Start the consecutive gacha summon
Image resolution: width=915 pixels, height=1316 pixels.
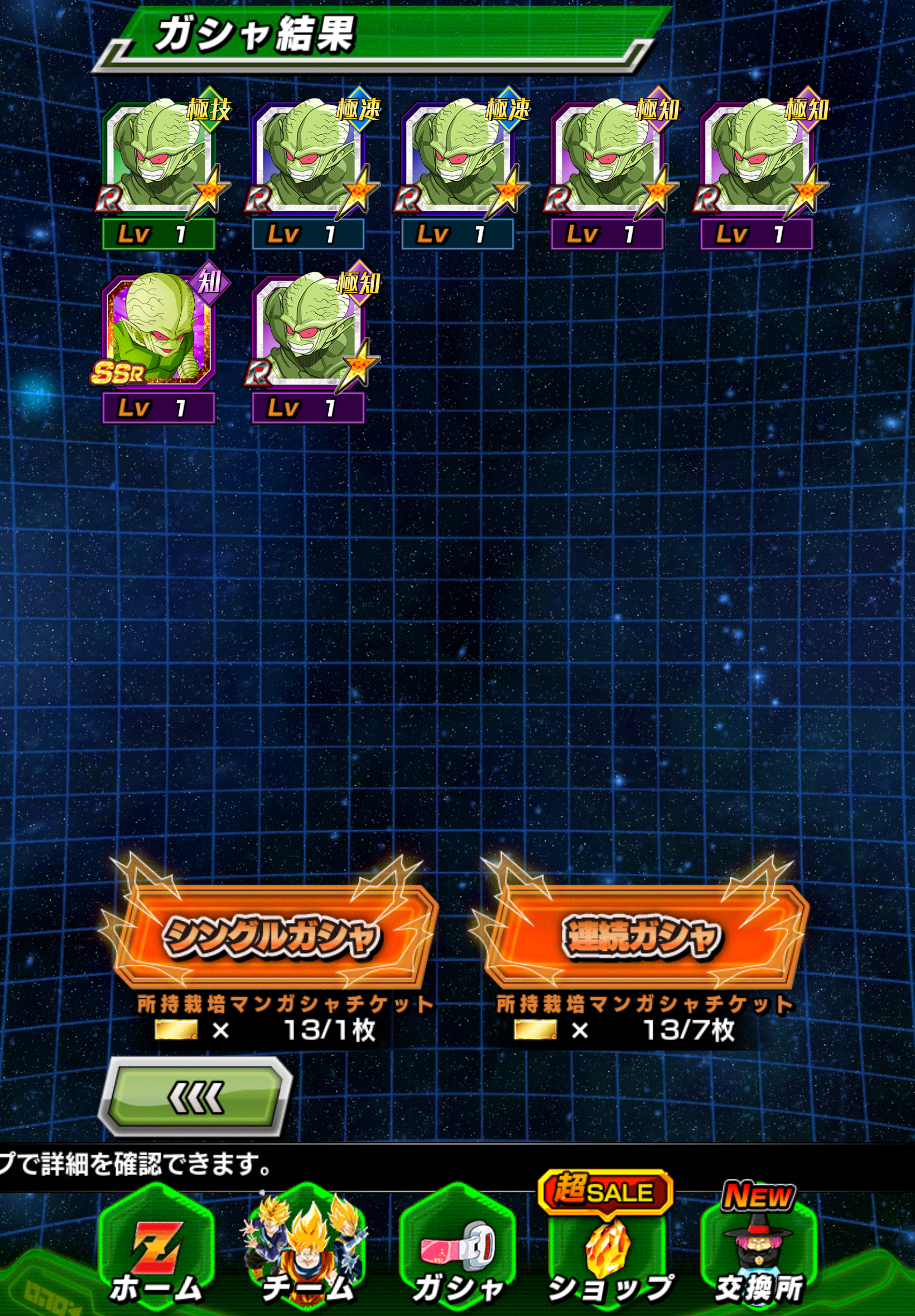(642, 936)
